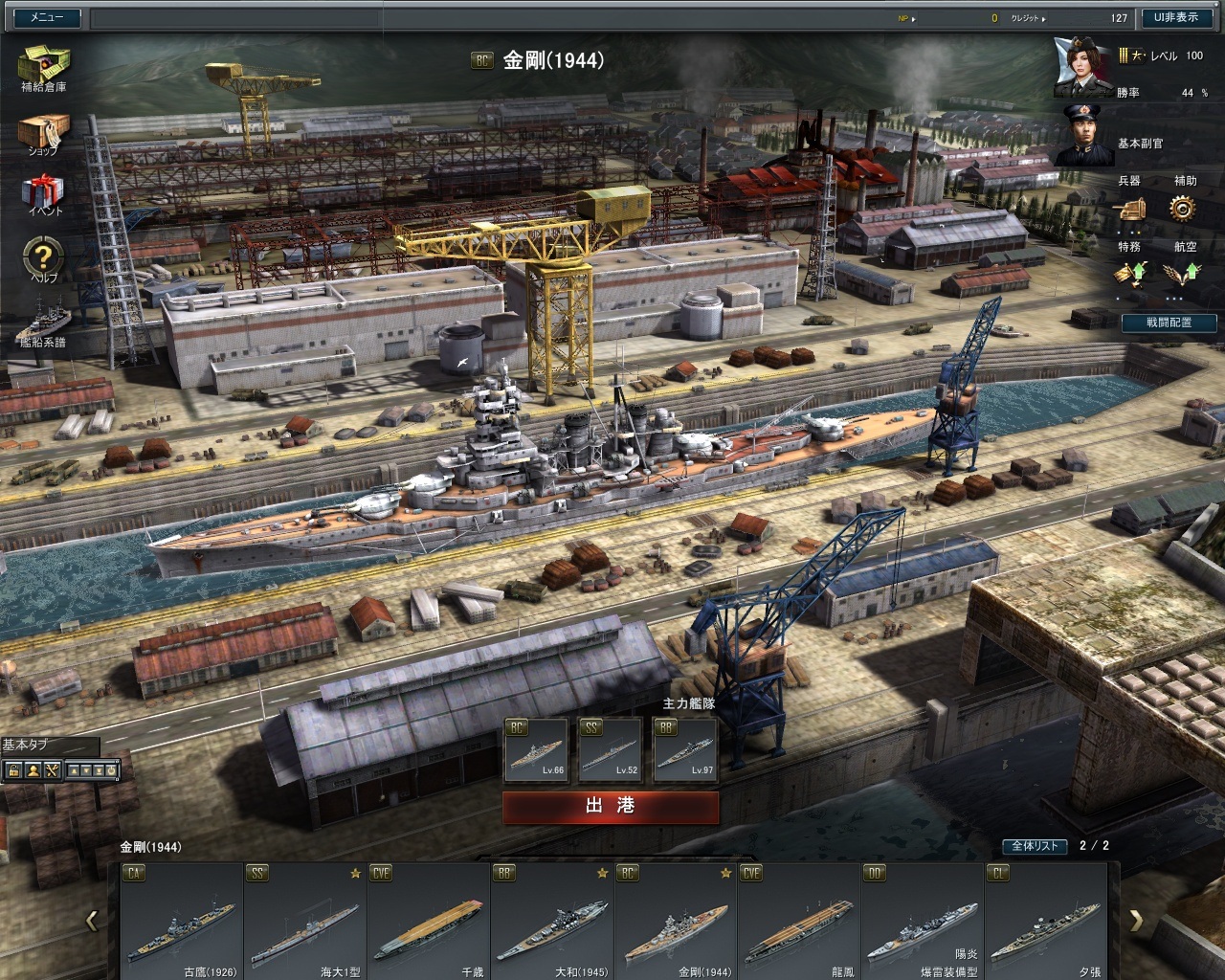Image resolution: width=1225 pixels, height=980 pixels.
Task: Select the 特務 special duty icon
Action: pos(1129,275)
